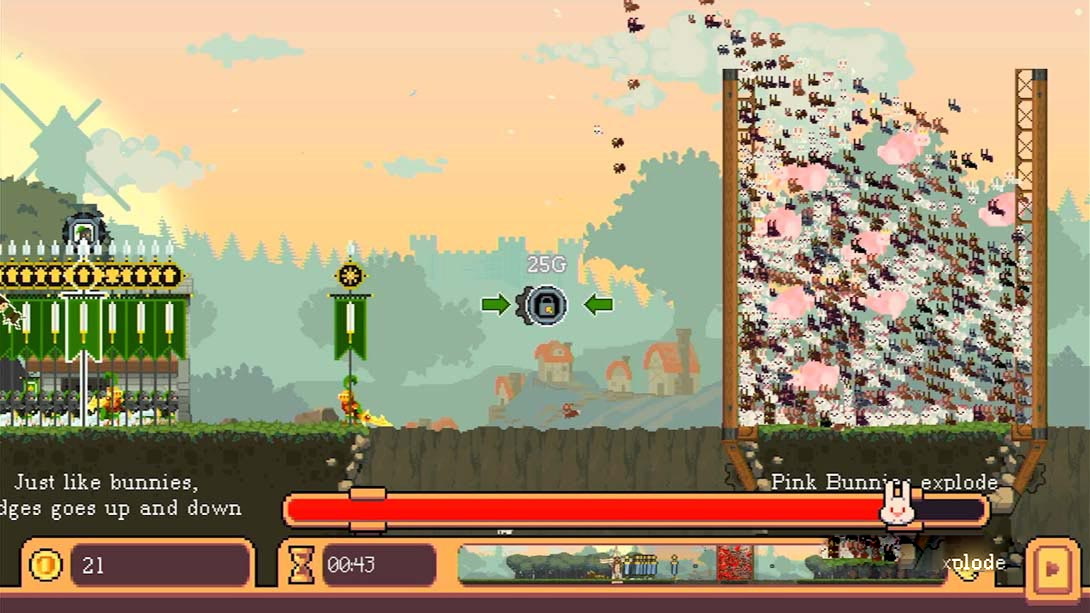Click the play arrow button in the corner

tap(1051, 565)
